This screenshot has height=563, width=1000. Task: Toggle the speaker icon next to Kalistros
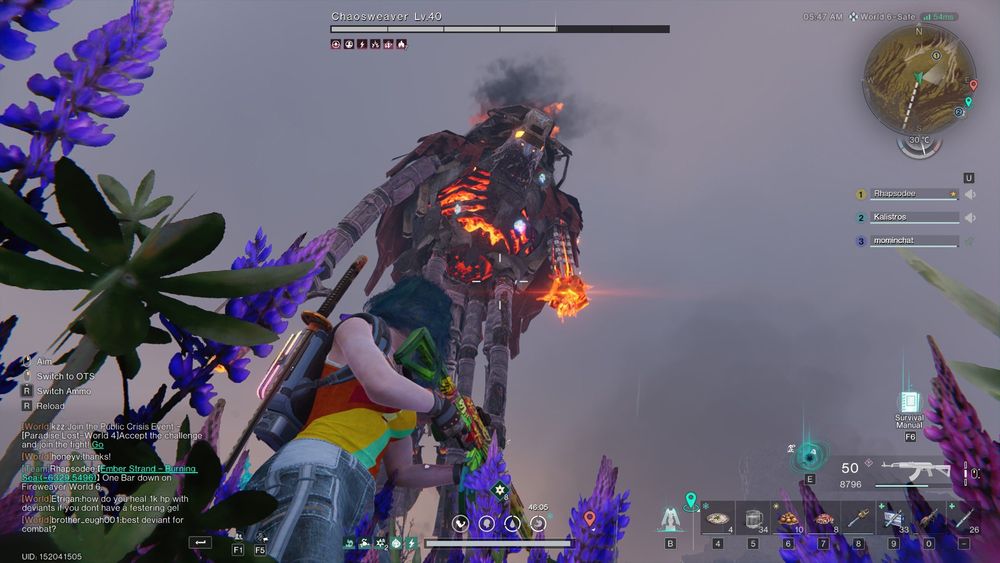click(x=968, y=217)
